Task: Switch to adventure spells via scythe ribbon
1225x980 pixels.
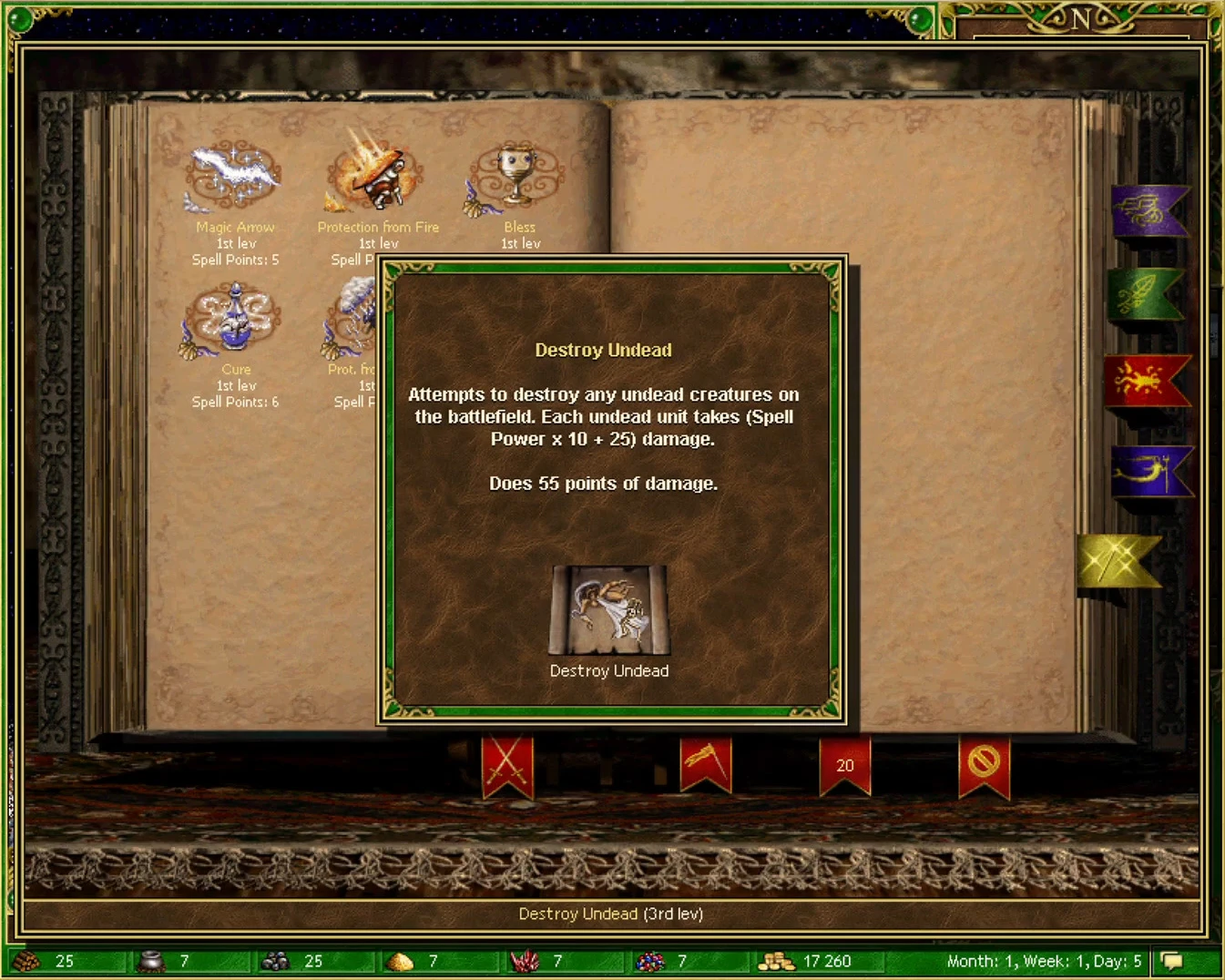Action: [x=708, y=763]
